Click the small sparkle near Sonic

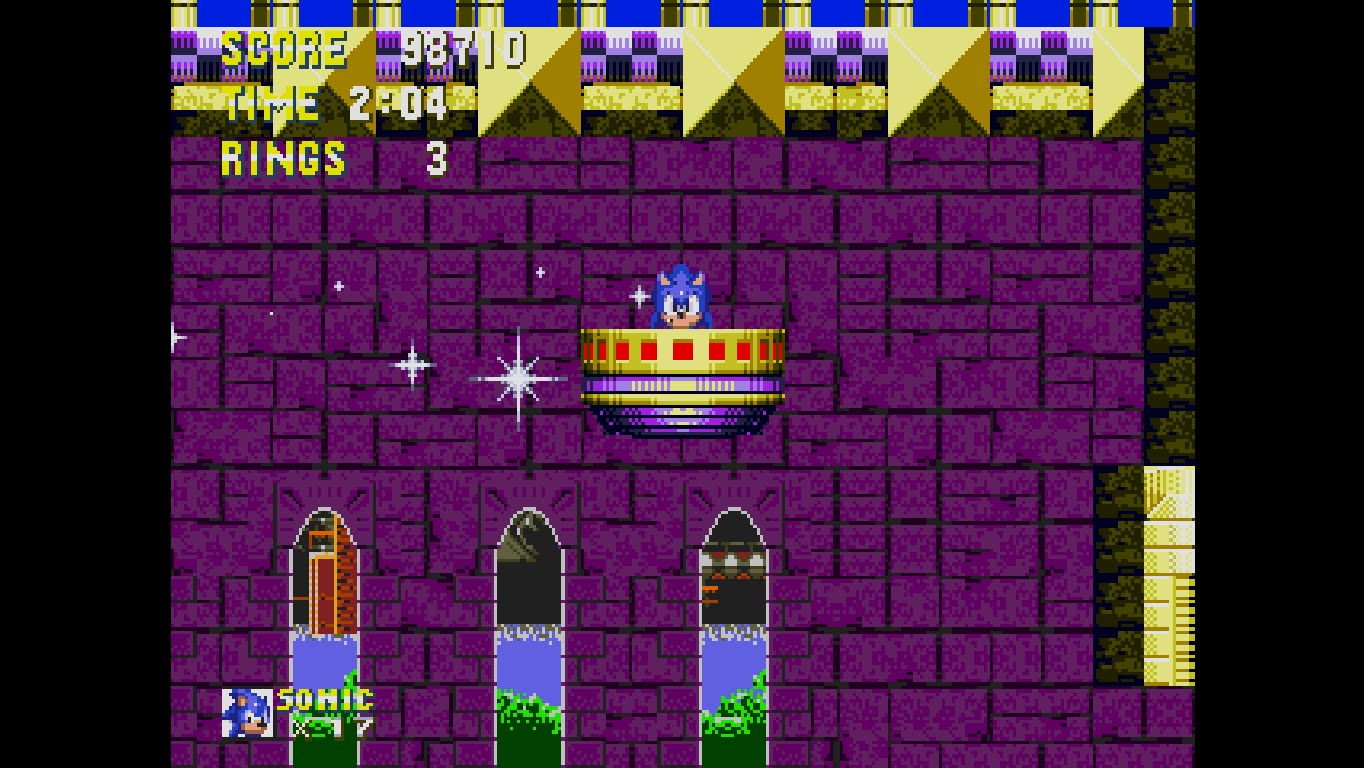(x=637, y=295)
